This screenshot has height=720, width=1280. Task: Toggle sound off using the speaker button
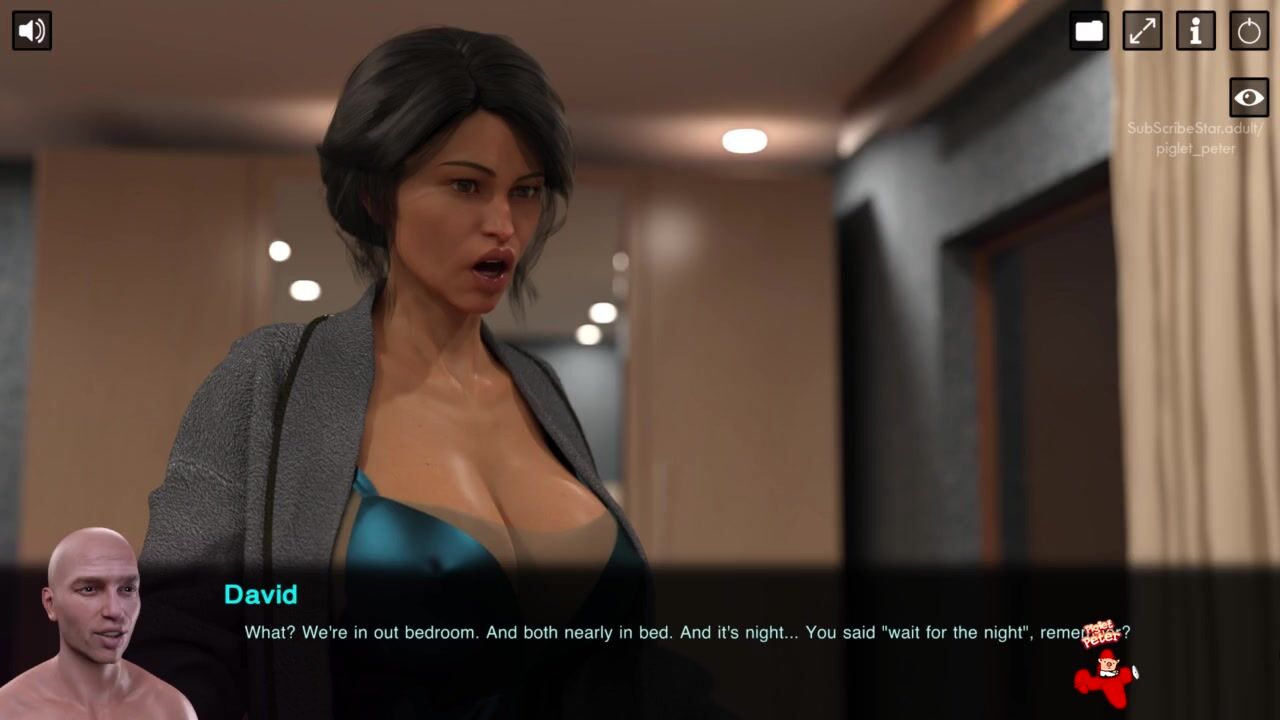click(31, 30)
